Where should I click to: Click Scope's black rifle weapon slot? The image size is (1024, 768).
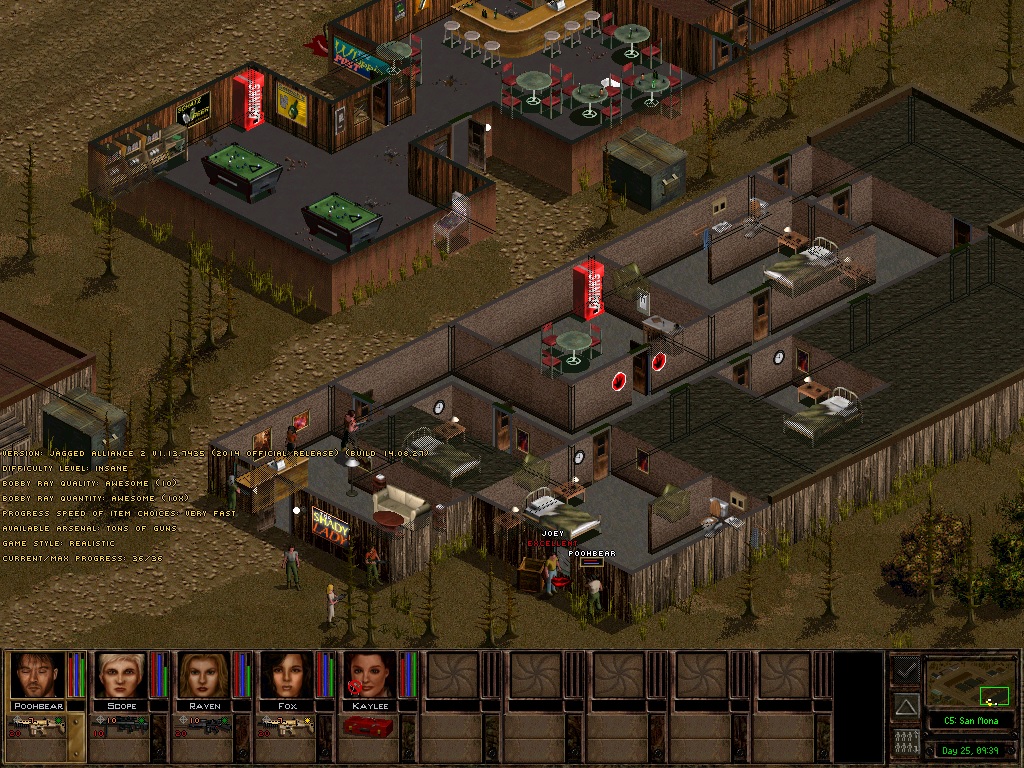(x=124, y=726)
